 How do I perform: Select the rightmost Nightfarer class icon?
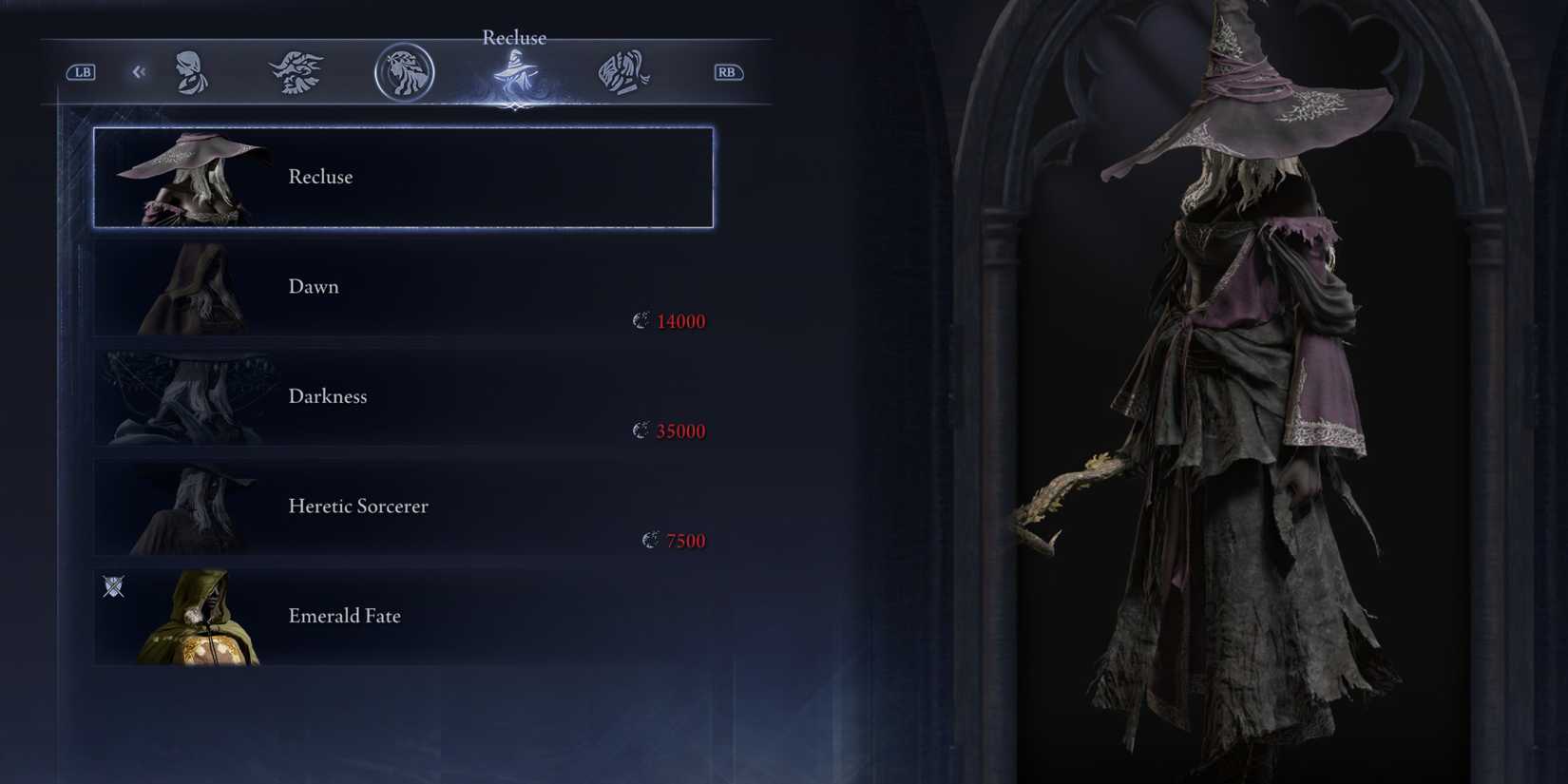pyautogui.click(x=622, y=71)
